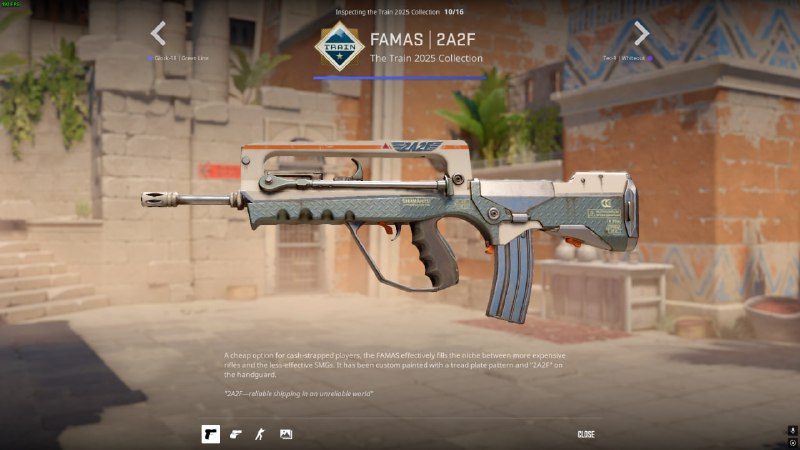The width and height of the screenshot is (800, 450).
Task: Open the scenery picture icon
Action: coord(286,434)
